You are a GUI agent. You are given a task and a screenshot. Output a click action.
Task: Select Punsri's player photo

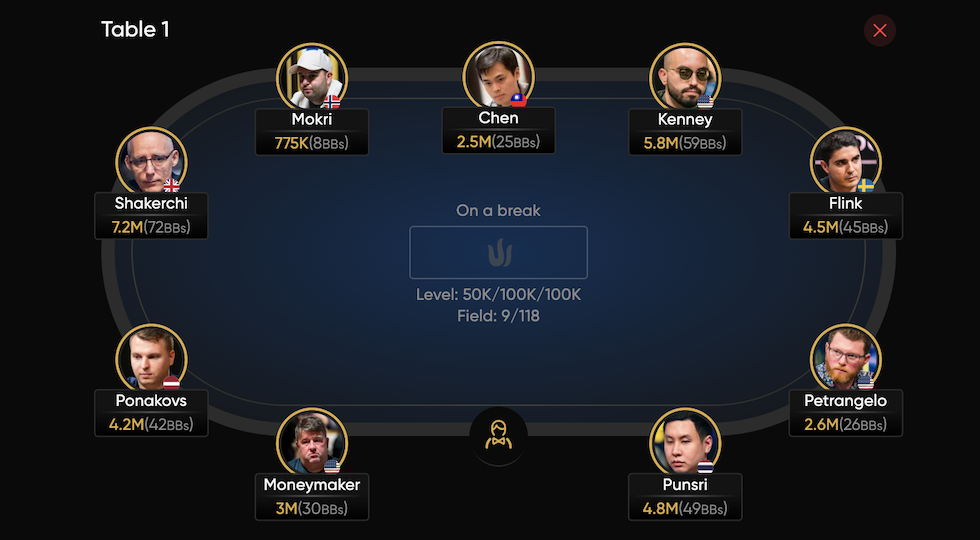click(x=685, y=442)
